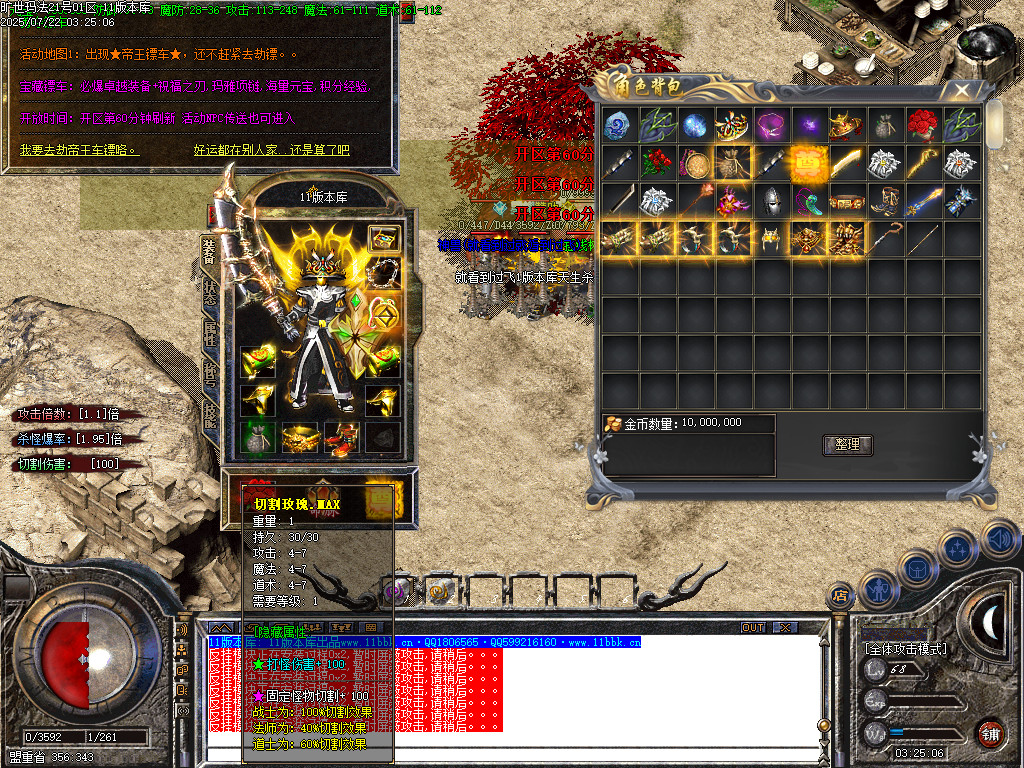Open the character figure round button
The width and height of the screenshot is (1024, 768).
pos(879,589)
